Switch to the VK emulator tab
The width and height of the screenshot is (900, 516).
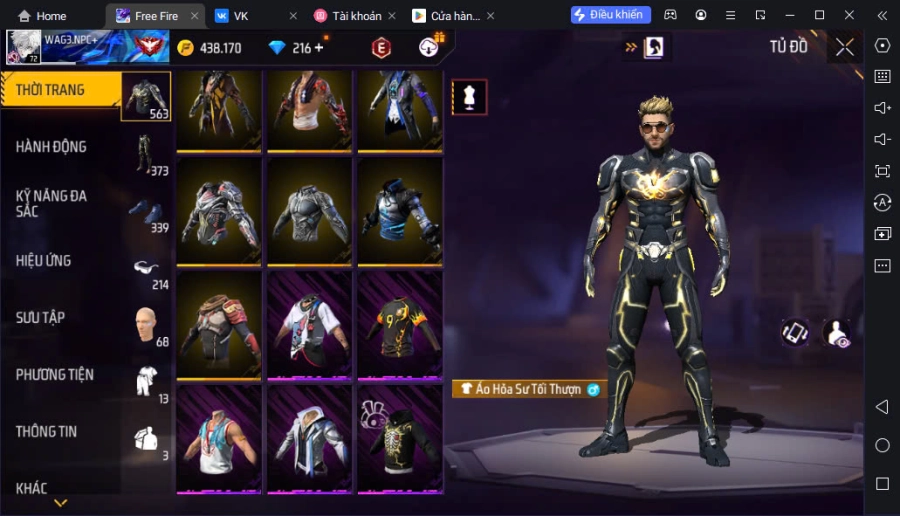[x=240, y=16]
